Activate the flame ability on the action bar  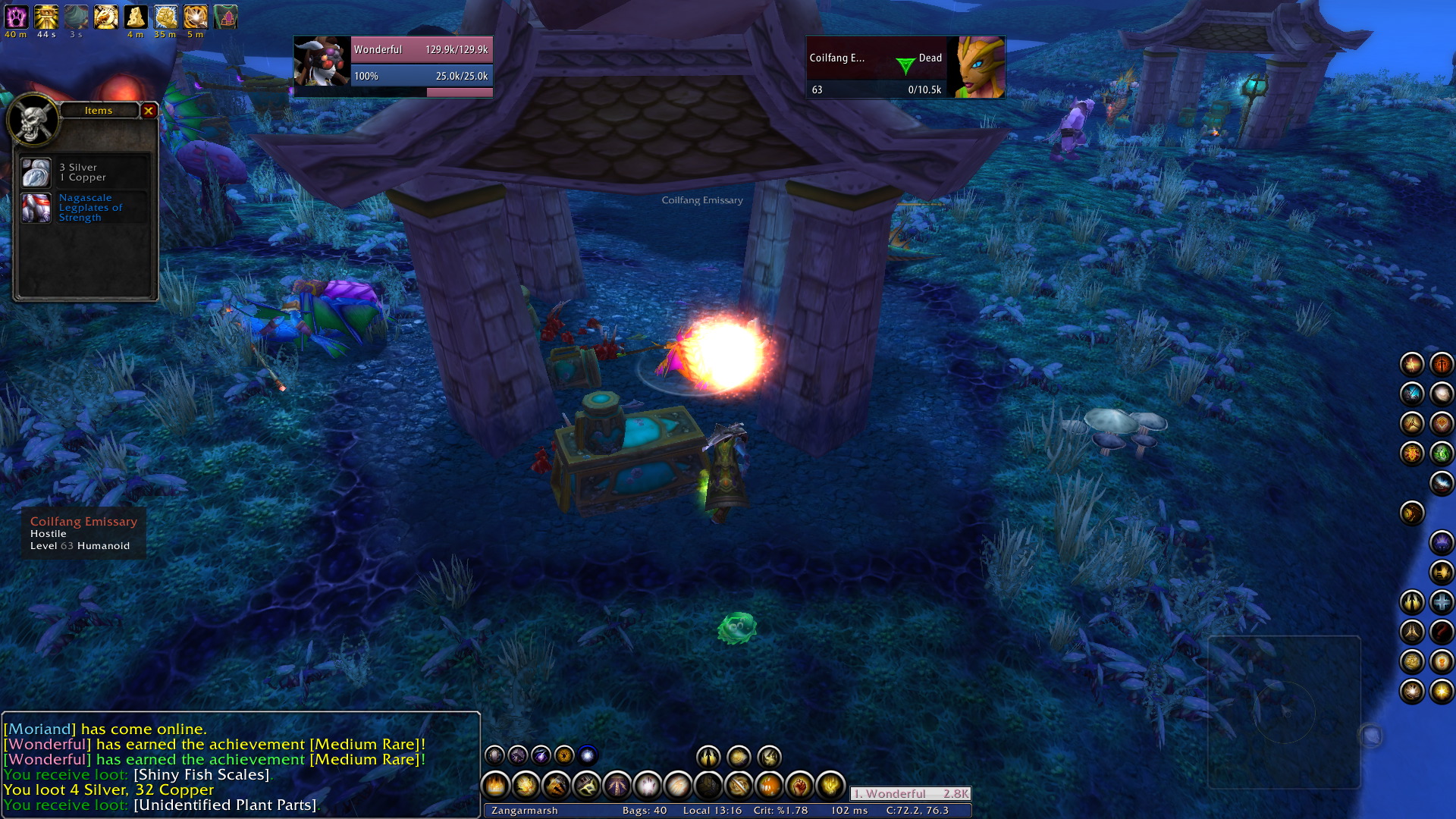point(496,786)
